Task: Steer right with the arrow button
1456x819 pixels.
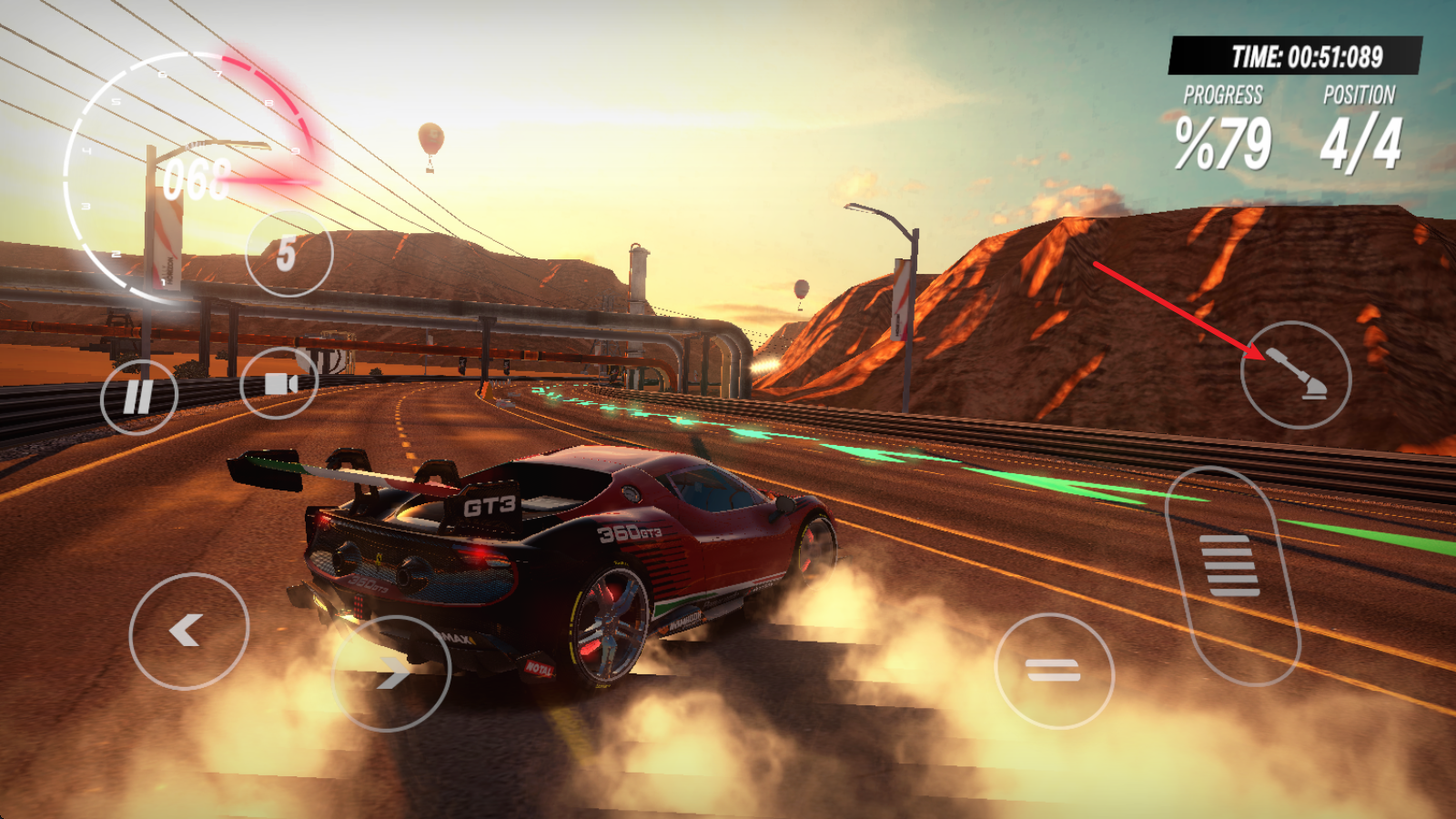Action: 392,673
